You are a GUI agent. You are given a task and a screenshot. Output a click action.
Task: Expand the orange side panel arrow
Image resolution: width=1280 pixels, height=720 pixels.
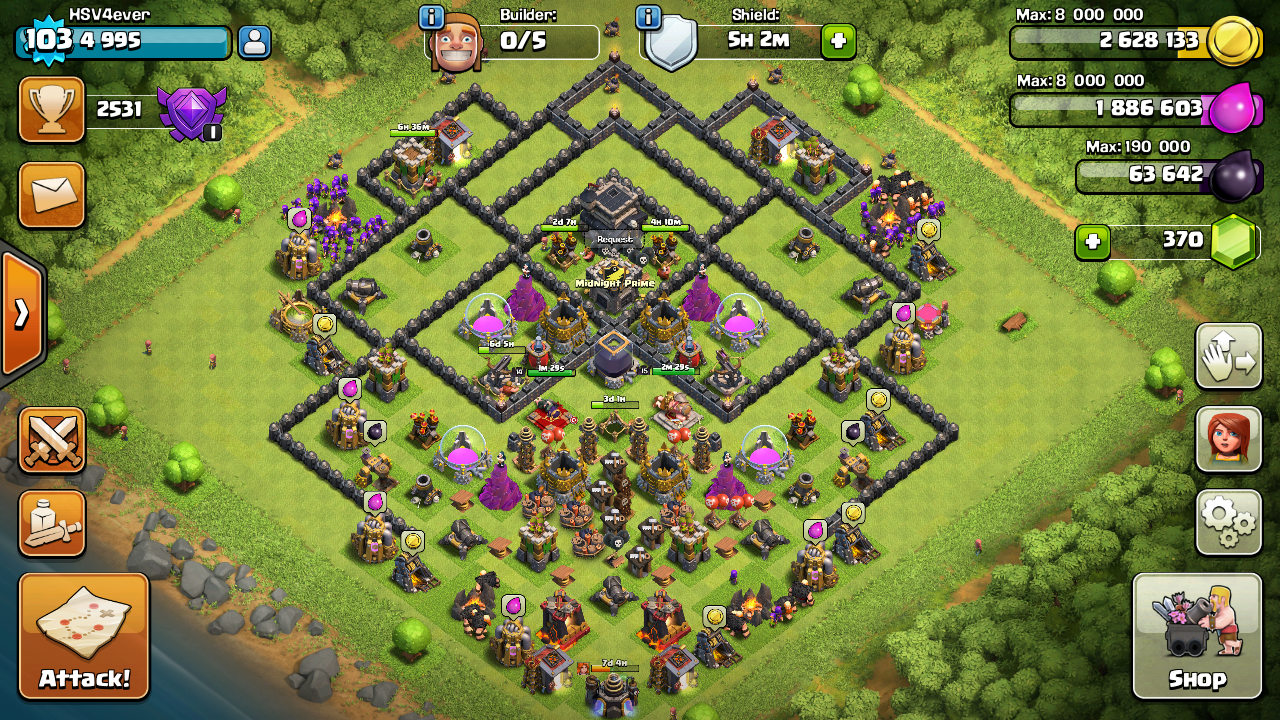22,314
